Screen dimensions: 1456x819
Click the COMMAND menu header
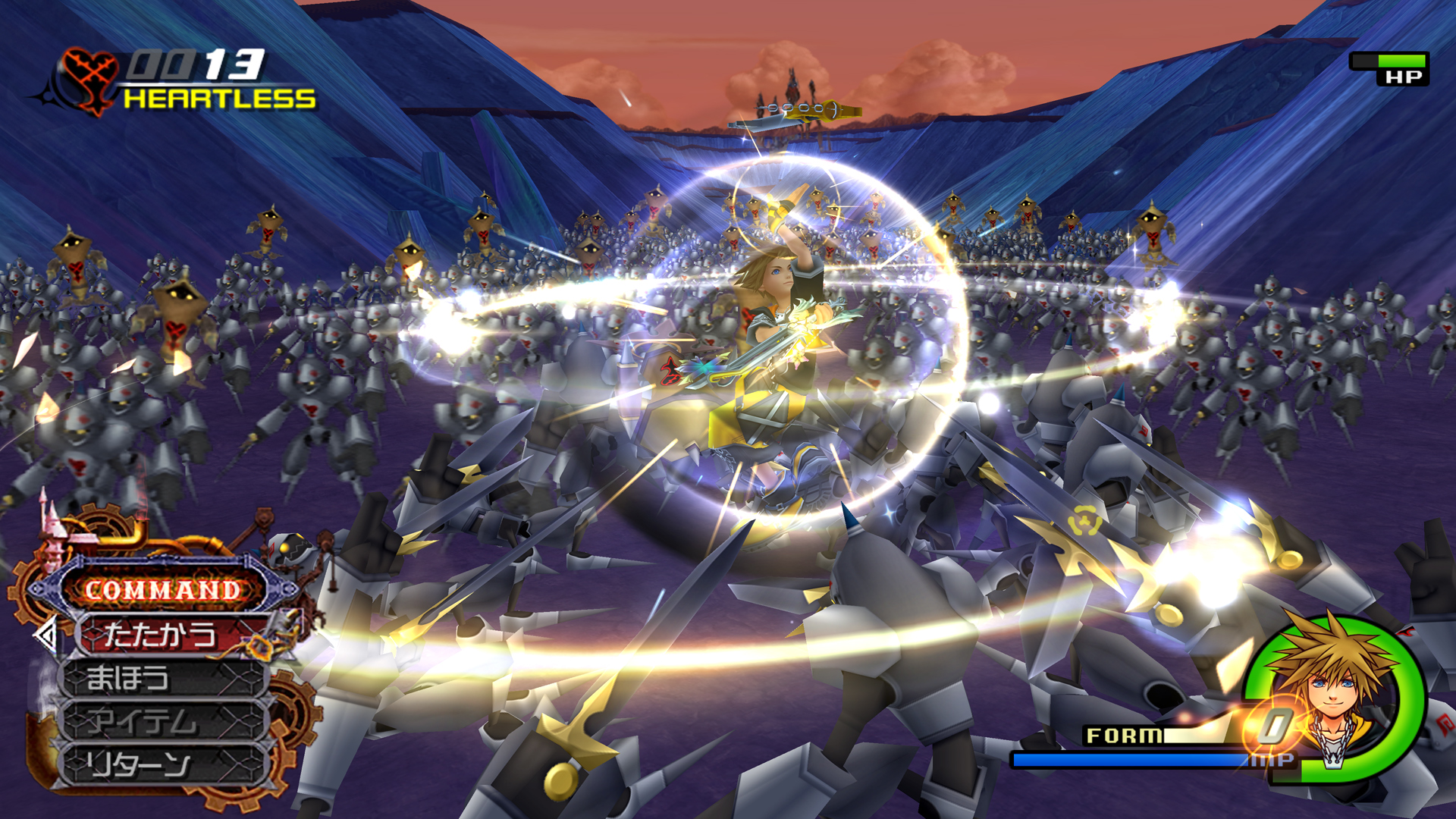click(162, 589)
